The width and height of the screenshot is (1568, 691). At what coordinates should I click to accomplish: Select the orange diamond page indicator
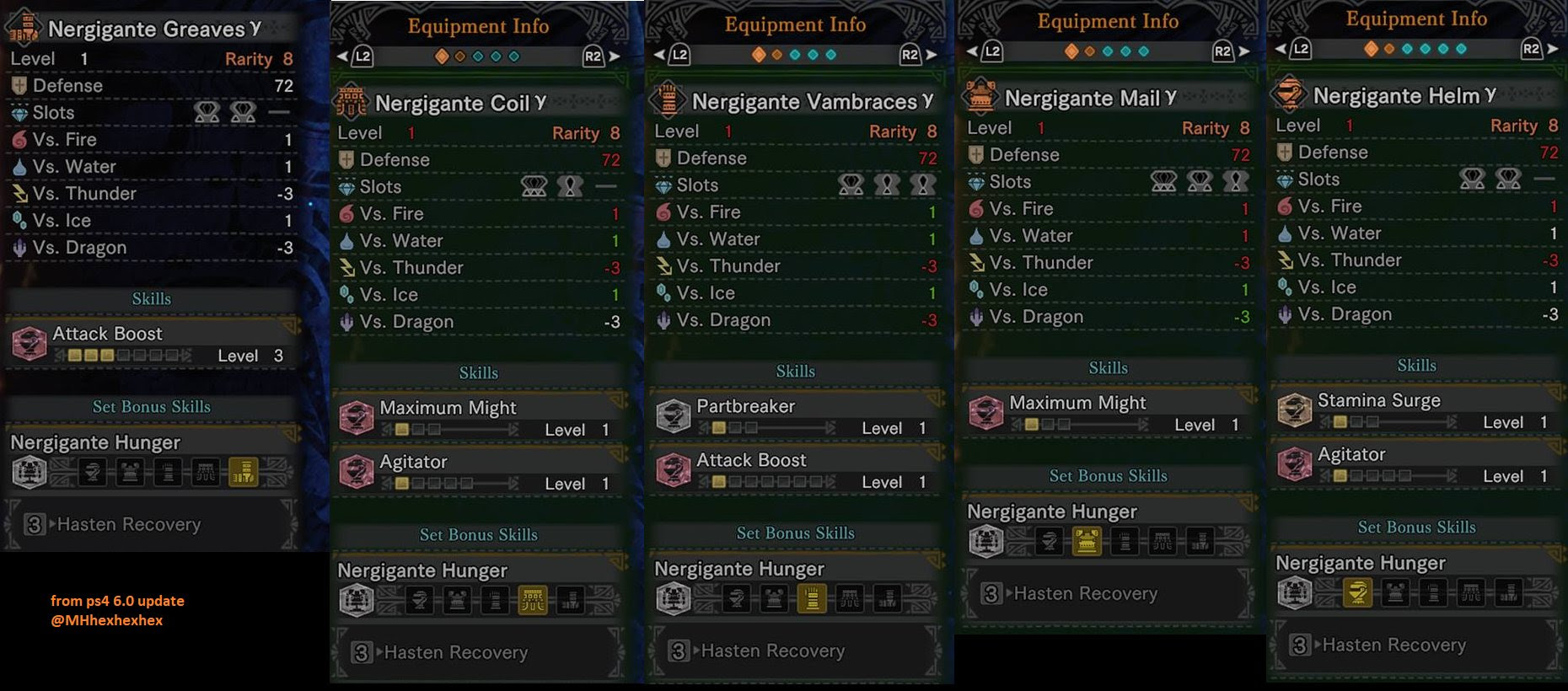[x=442, y=56]
